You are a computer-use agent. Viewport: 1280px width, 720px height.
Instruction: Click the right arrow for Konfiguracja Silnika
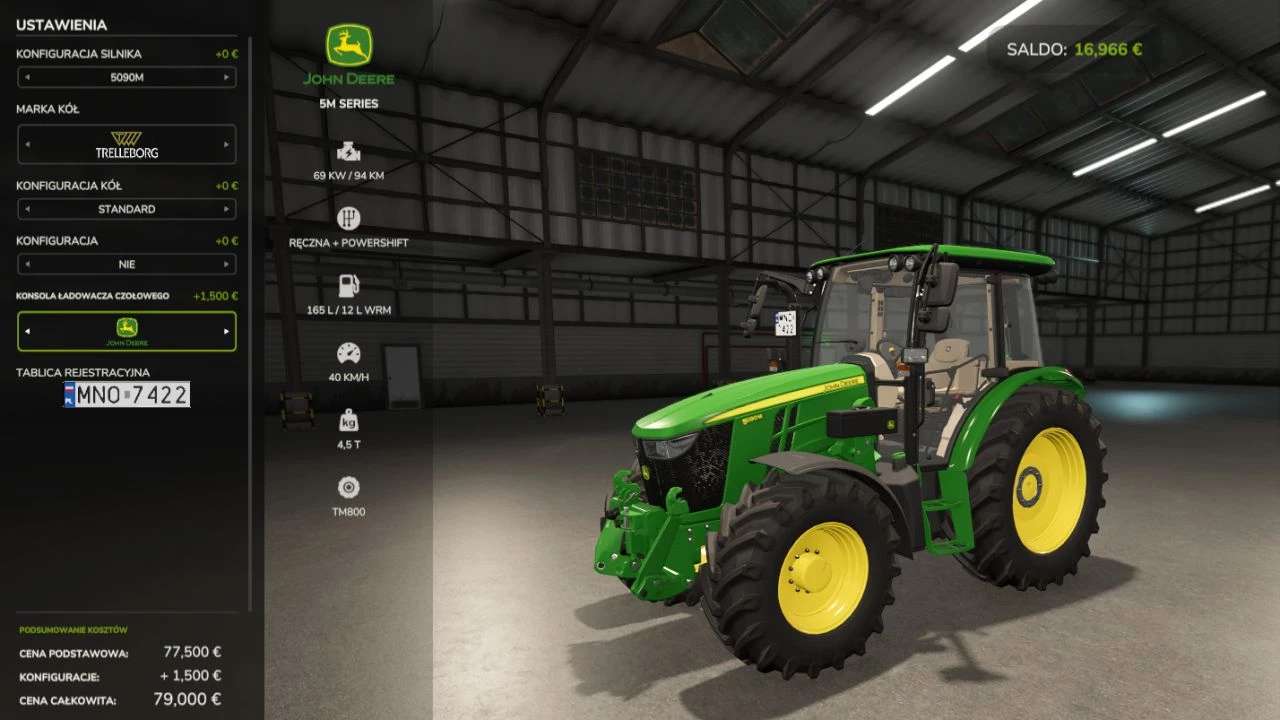(x=228, y=77)
